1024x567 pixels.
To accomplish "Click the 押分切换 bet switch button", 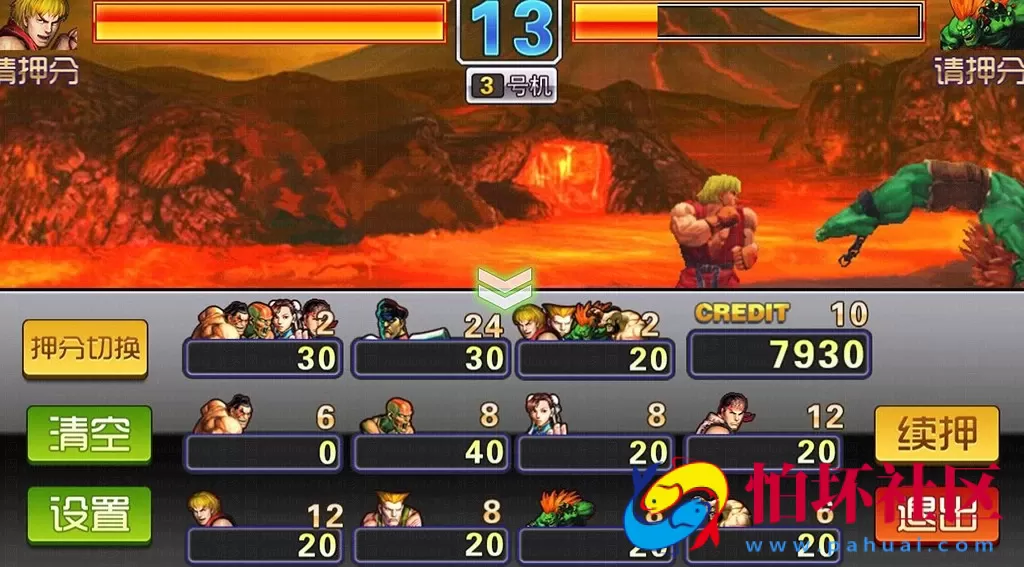I will click(85, 349).
